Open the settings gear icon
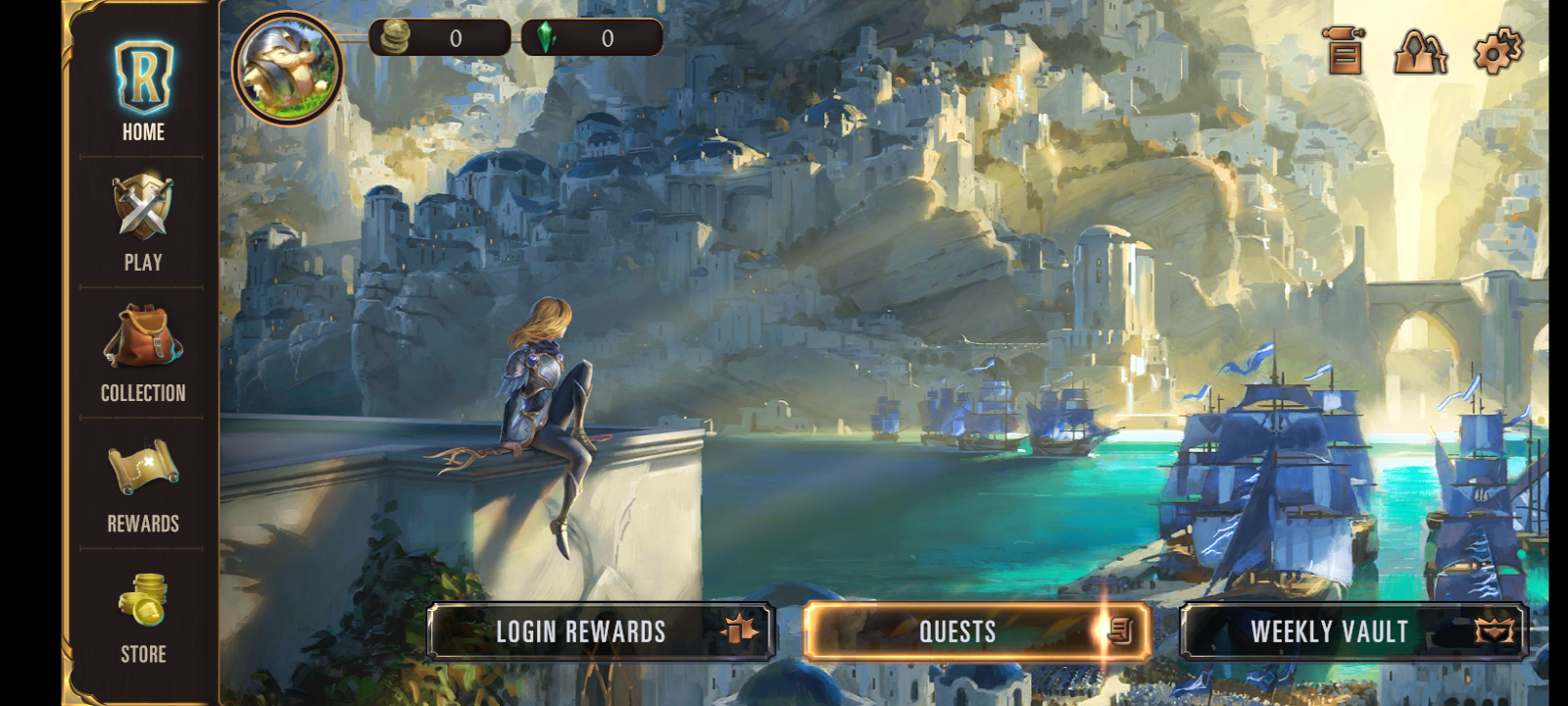 [x=1497, y=50]
